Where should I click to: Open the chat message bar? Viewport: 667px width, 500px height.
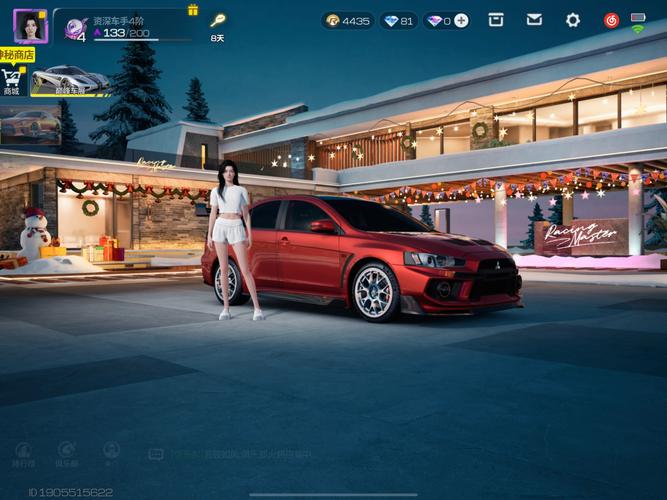pyautogui.click(x=230, y=454)
